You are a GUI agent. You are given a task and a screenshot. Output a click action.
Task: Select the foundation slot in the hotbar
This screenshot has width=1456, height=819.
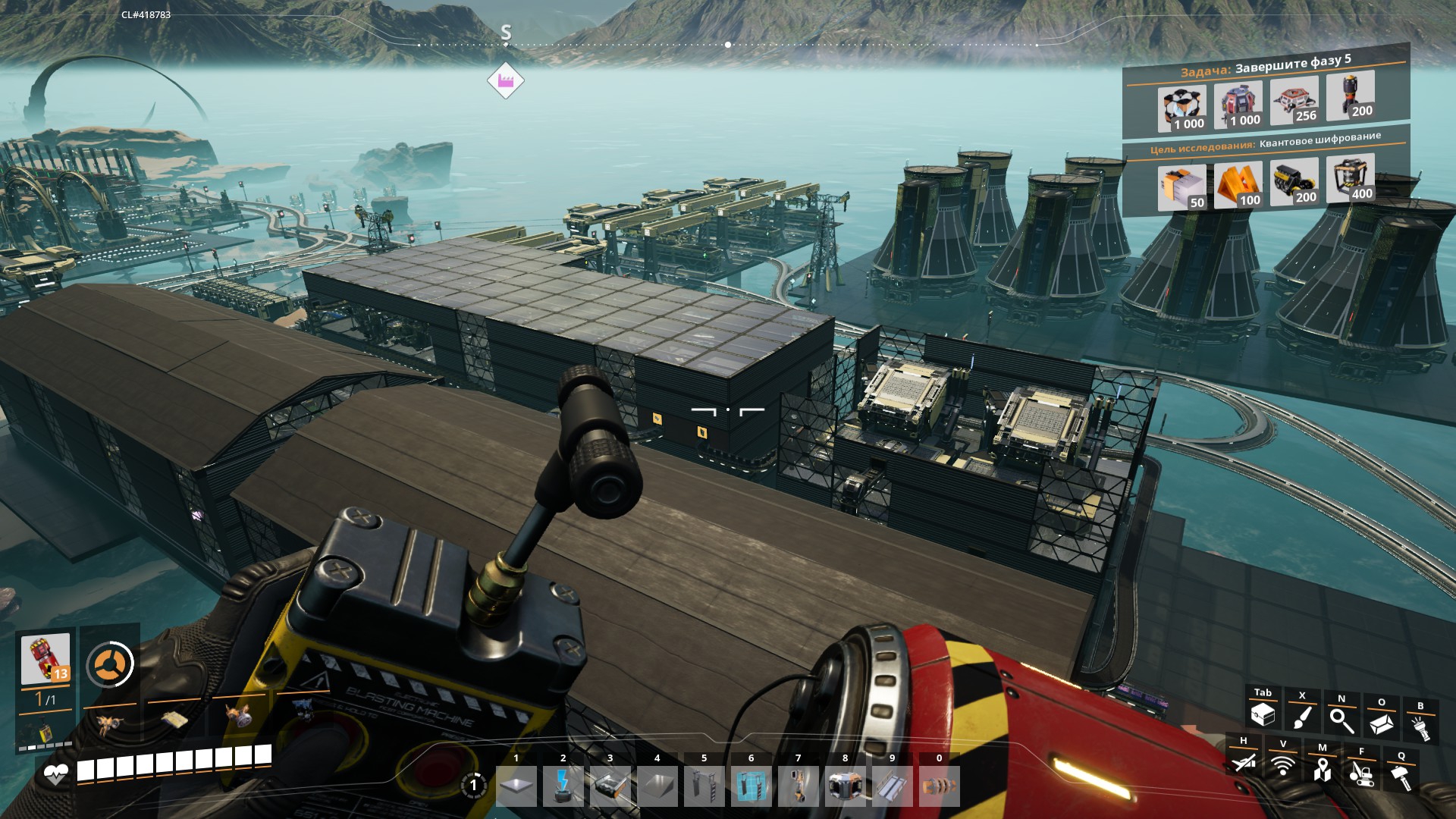516,787
